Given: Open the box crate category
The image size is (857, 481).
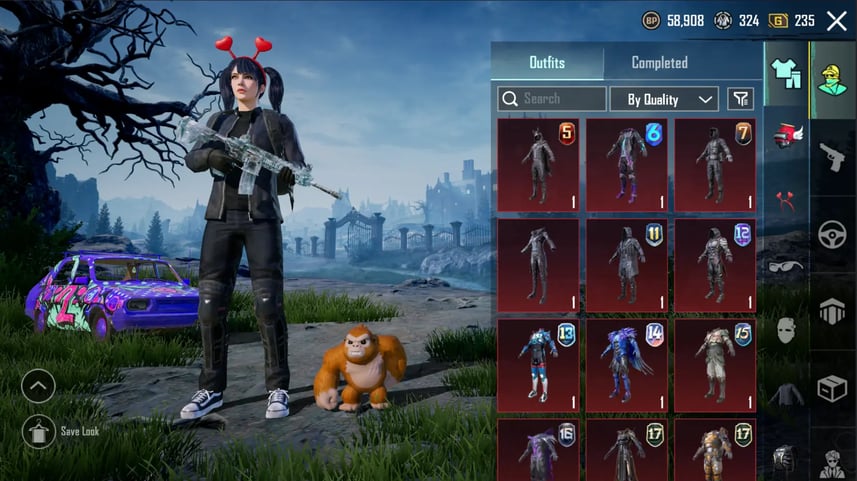Looking at the screenshot, I should pyautogui.click(x=832, y=388).
